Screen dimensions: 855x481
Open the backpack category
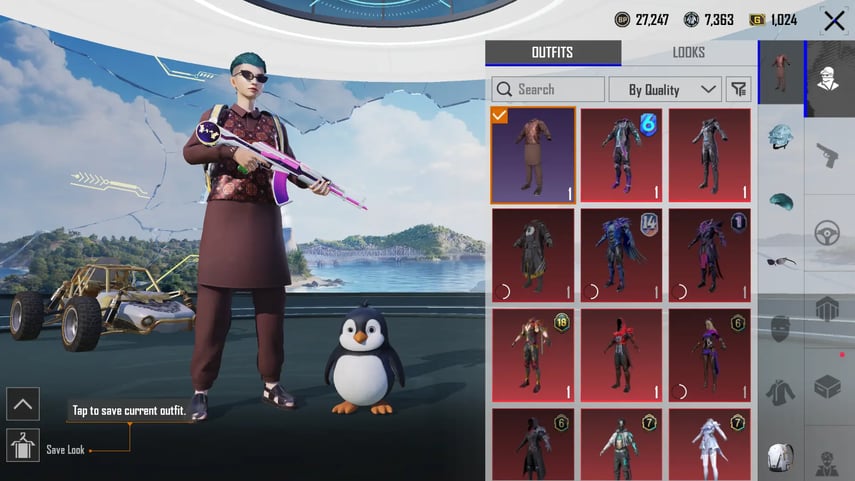(781, 457)
